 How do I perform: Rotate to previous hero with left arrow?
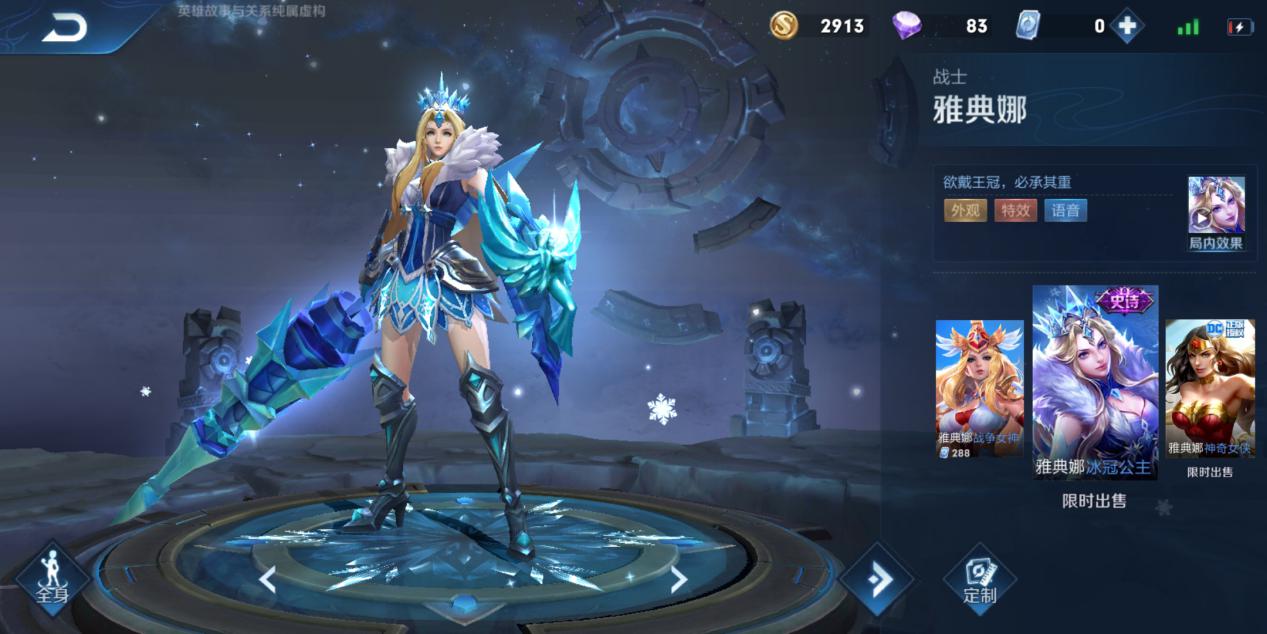[267, 579]
